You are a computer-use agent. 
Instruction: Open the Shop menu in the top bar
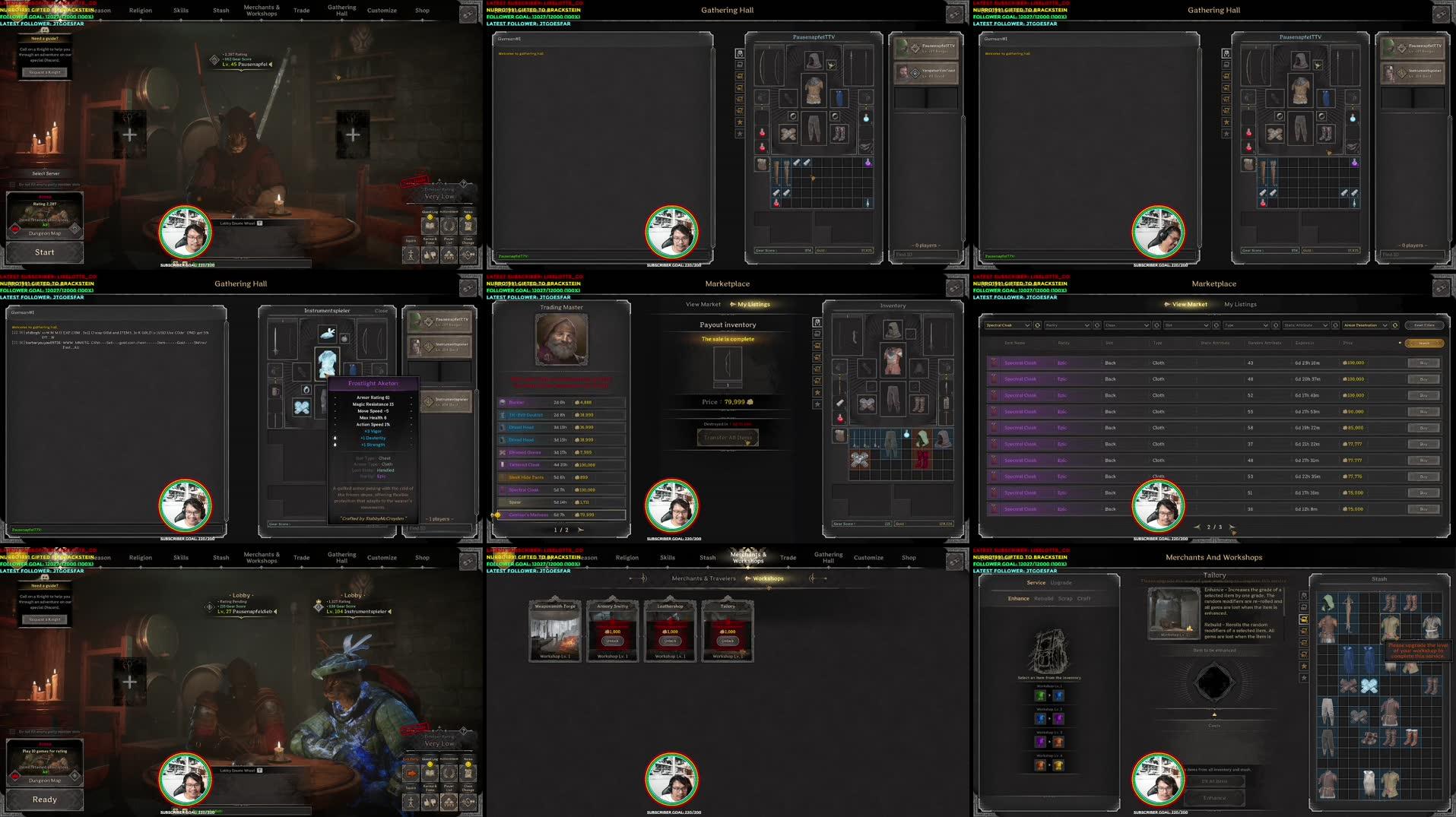click(x=422, y=11)
